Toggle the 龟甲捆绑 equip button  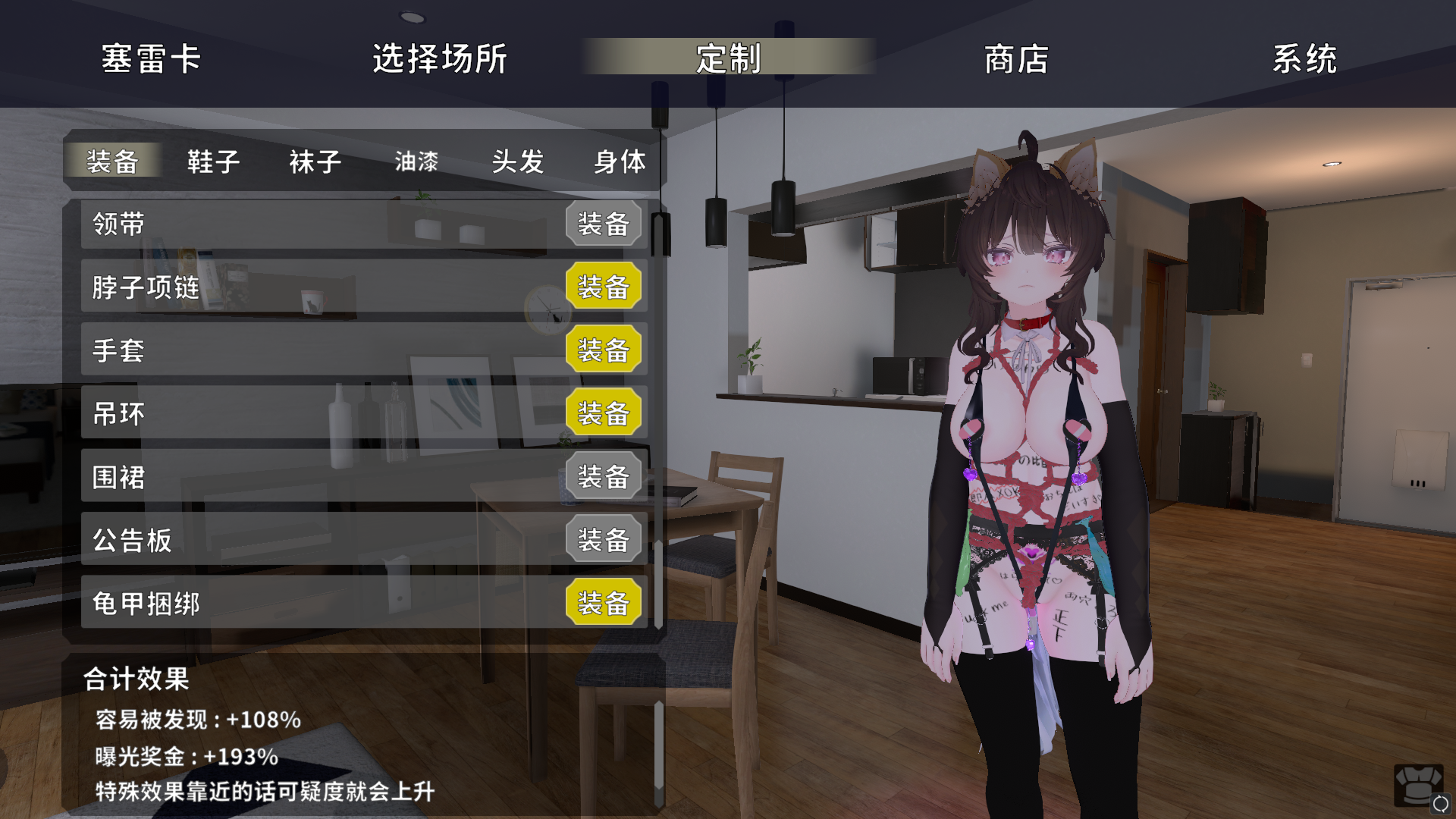(x=604, y=604)
